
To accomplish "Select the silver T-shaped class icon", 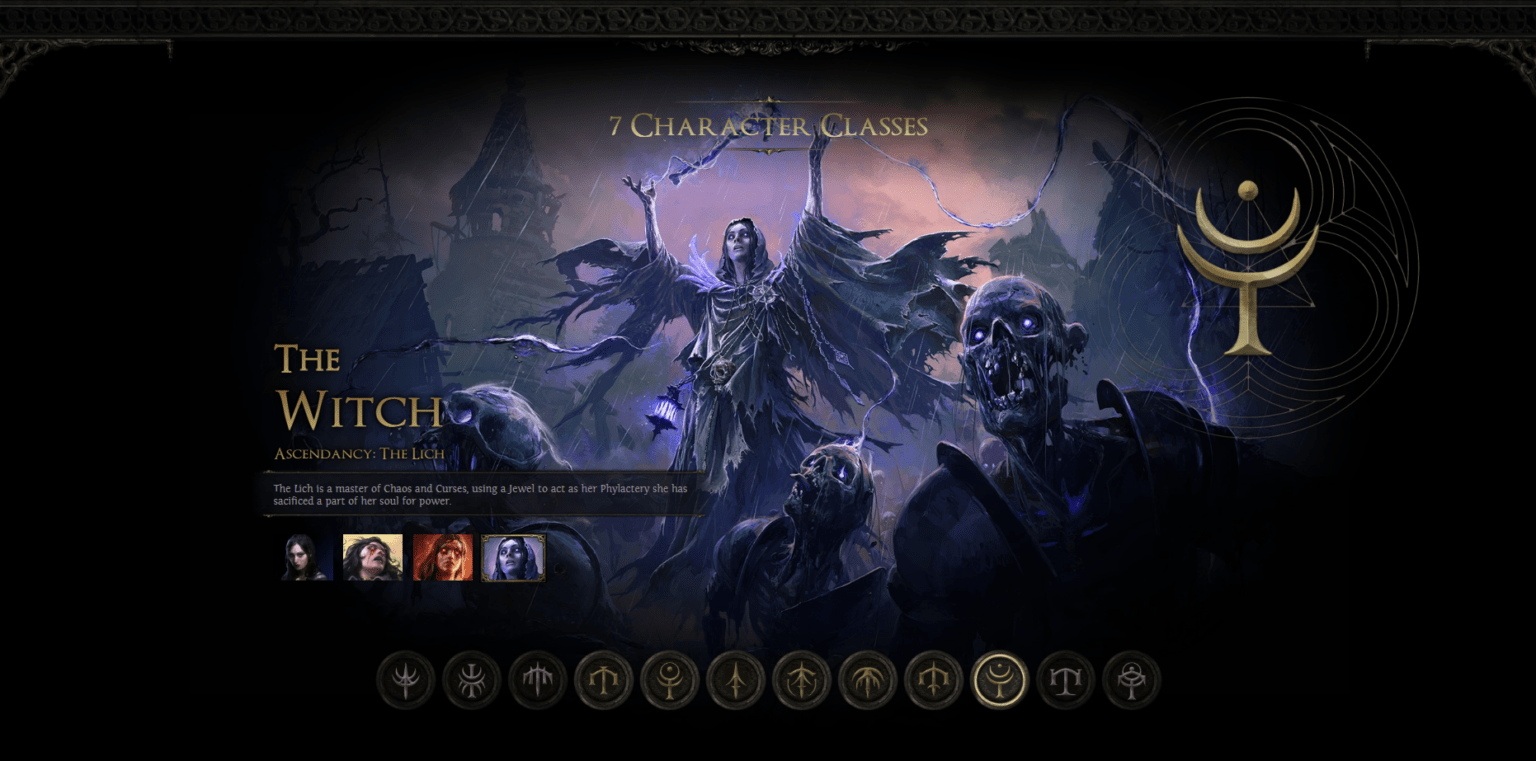I will click(1065, 679).
